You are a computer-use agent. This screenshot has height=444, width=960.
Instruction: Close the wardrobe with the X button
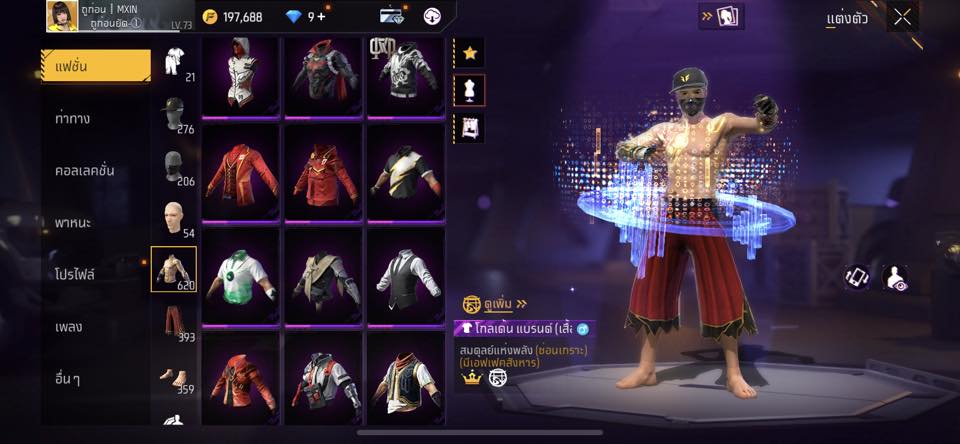coord(903,17)
